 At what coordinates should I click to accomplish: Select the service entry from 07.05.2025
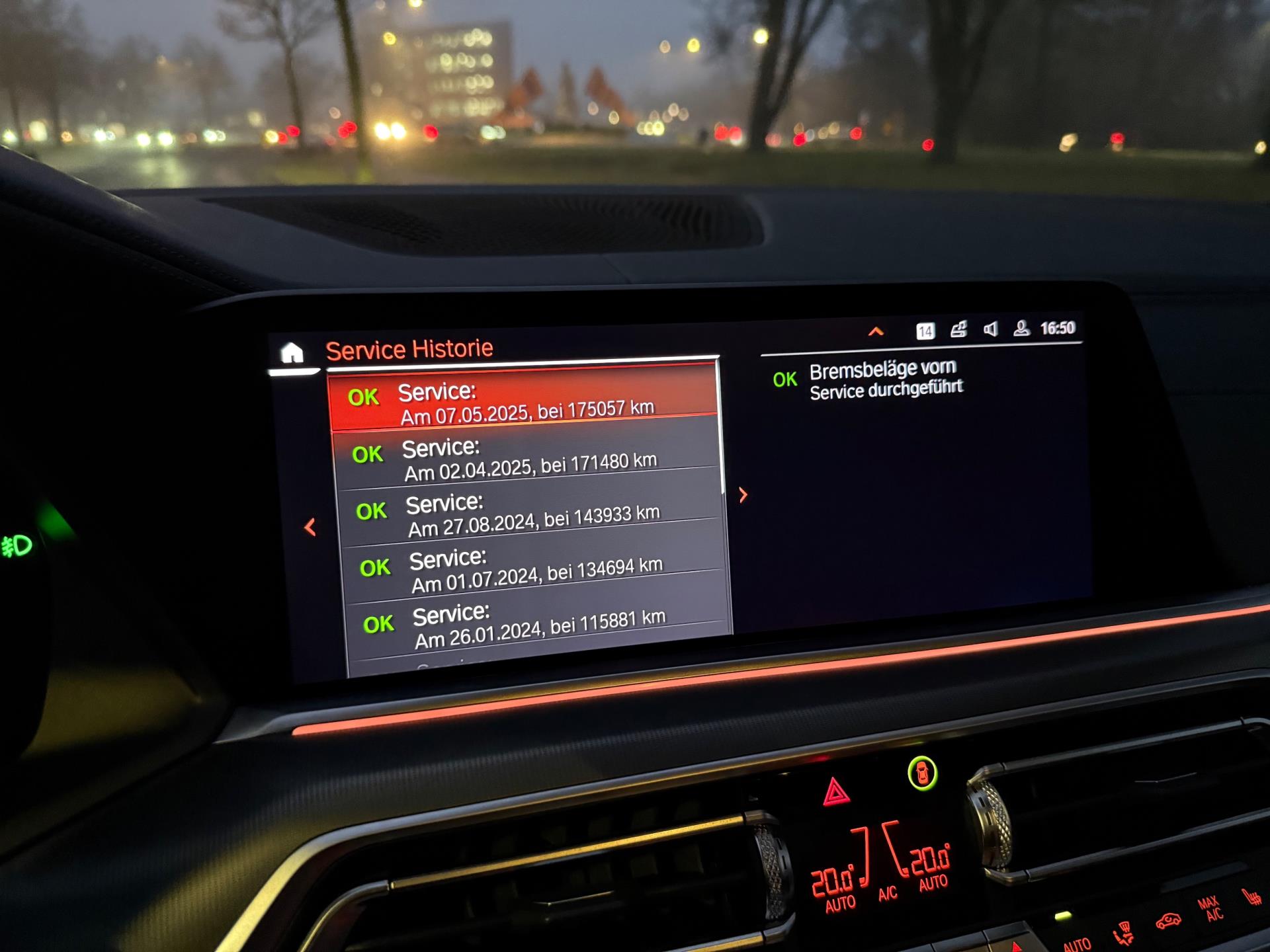pos(523,401)
